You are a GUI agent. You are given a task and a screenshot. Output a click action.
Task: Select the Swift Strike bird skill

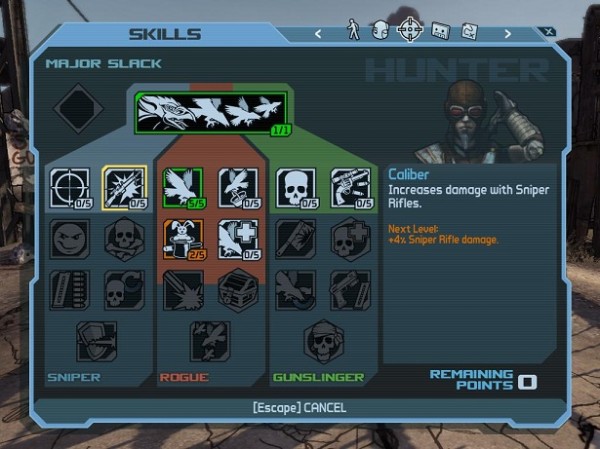tap(183, 187)
